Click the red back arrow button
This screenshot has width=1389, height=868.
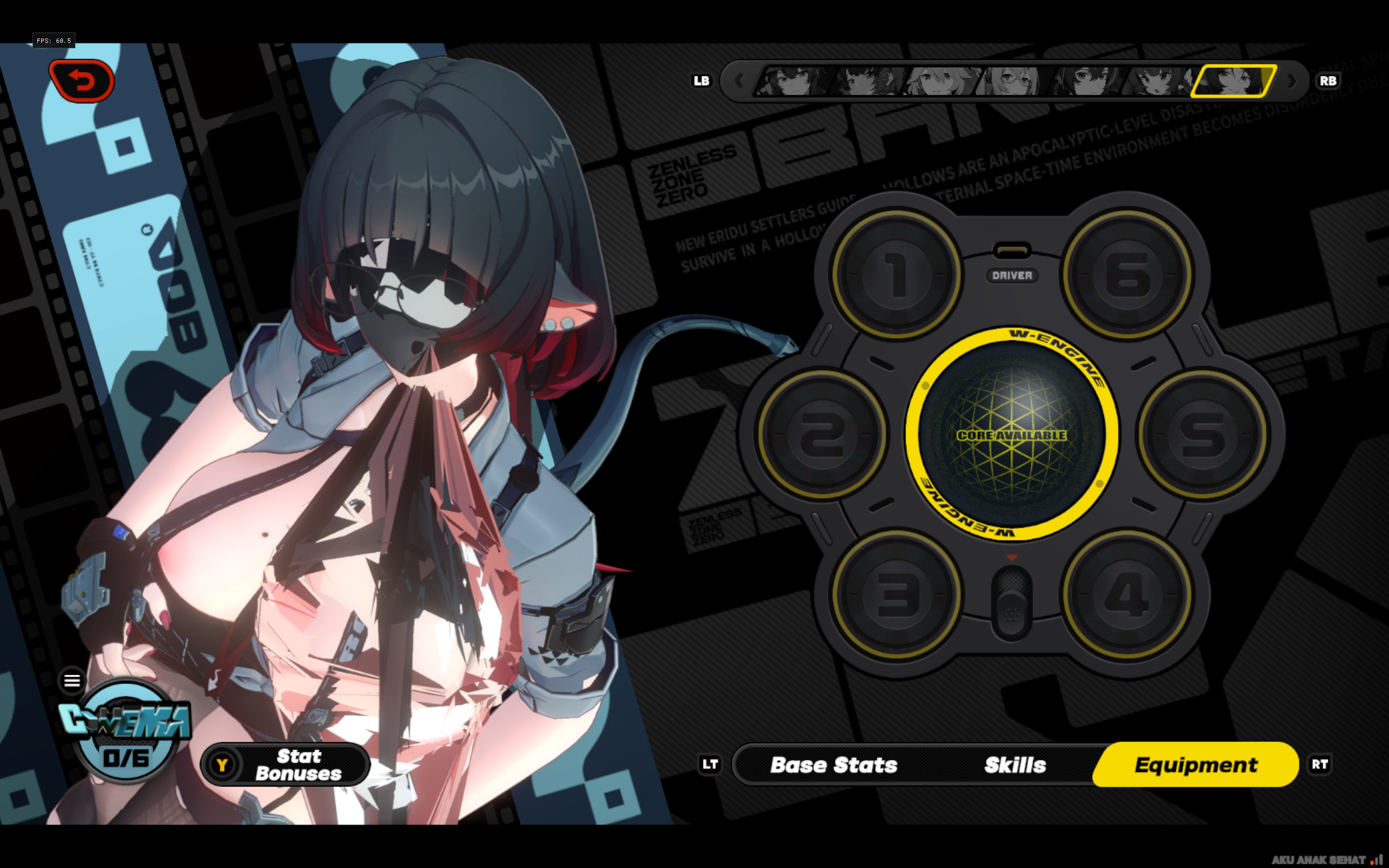click(x=82, y=81)
